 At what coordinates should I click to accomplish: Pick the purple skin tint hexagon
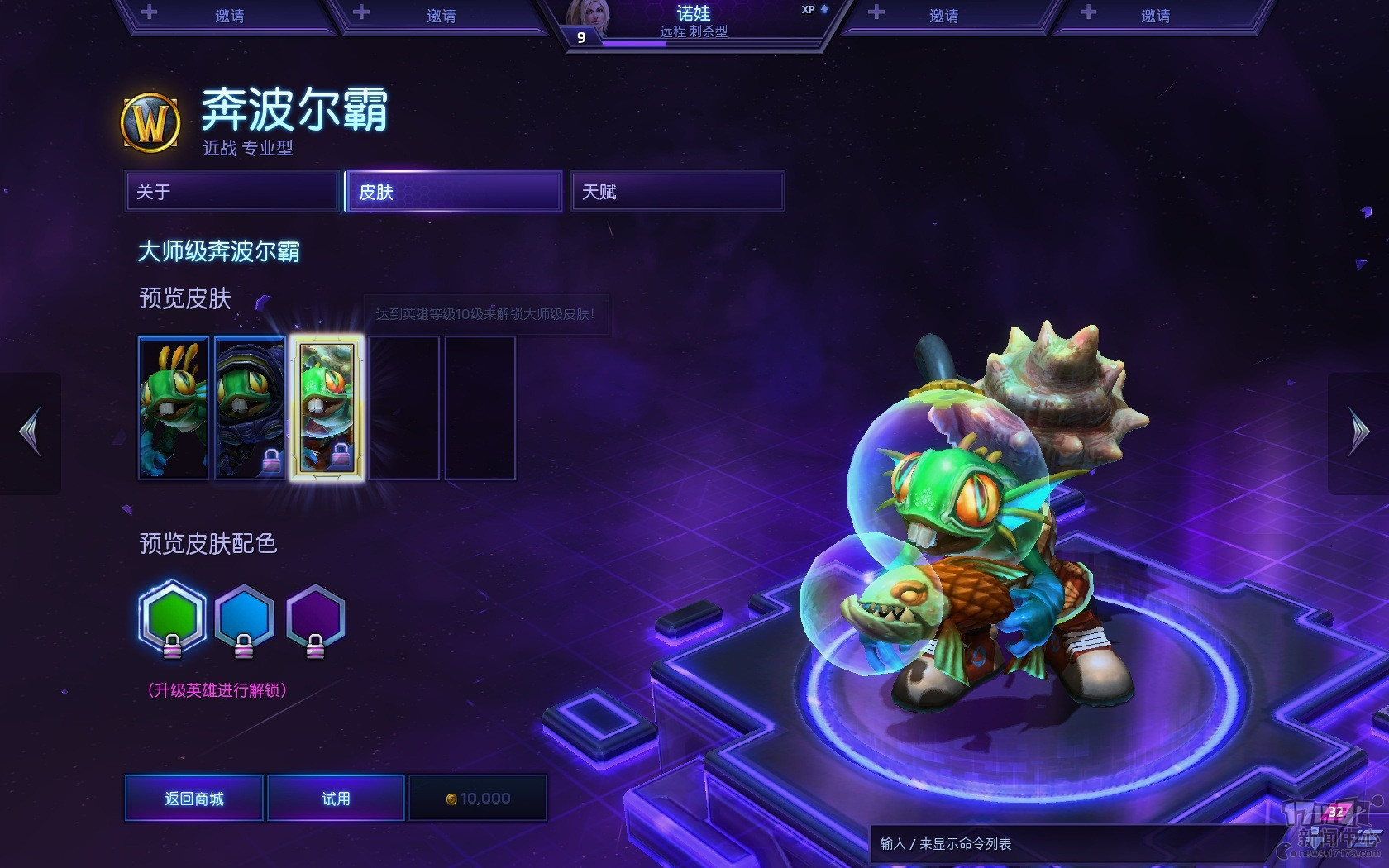point(315,618)
